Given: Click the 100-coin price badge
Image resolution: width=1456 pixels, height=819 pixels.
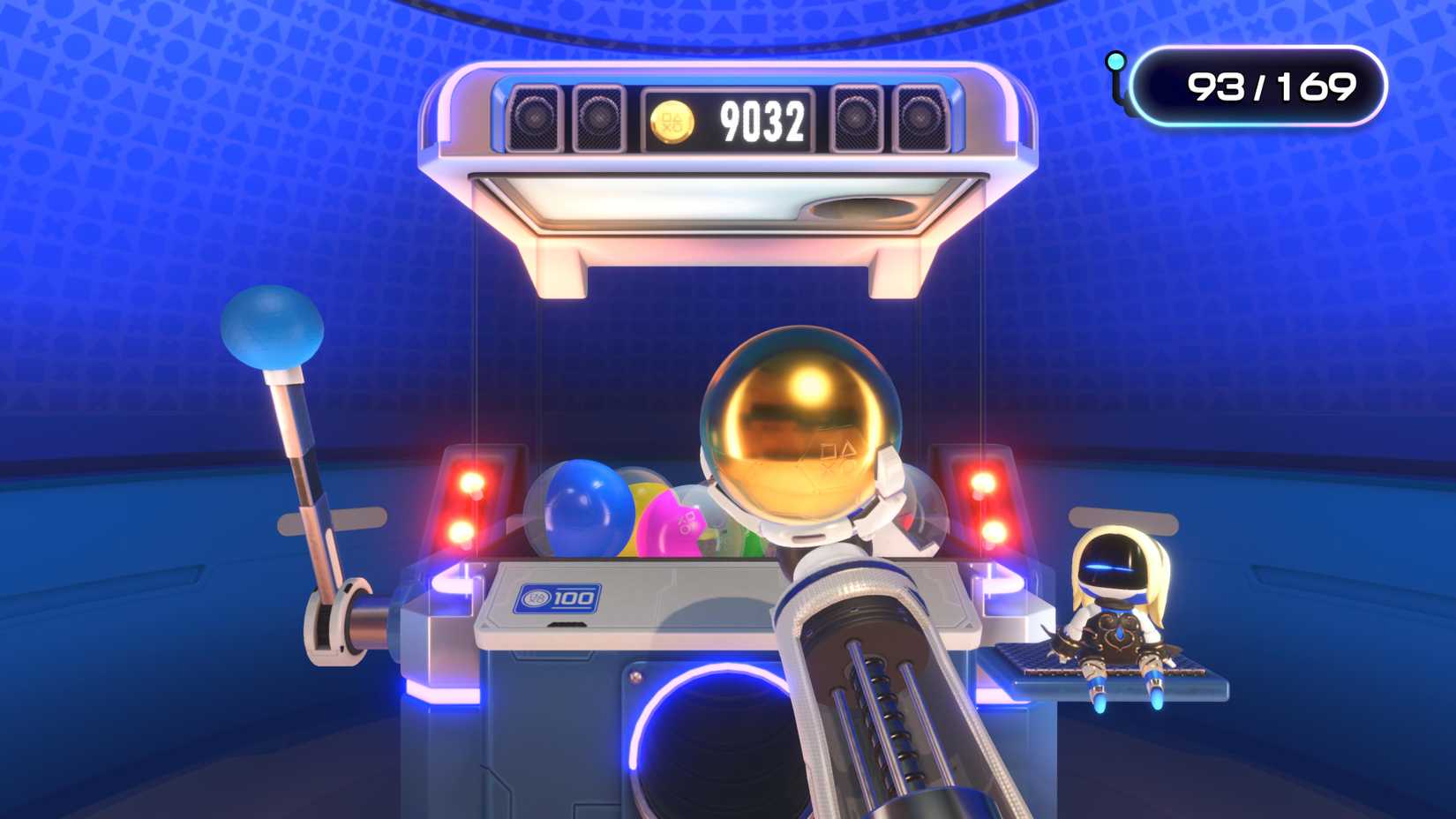Looking at the screenshot, I should pyautogui.click(x=559, y=598).
